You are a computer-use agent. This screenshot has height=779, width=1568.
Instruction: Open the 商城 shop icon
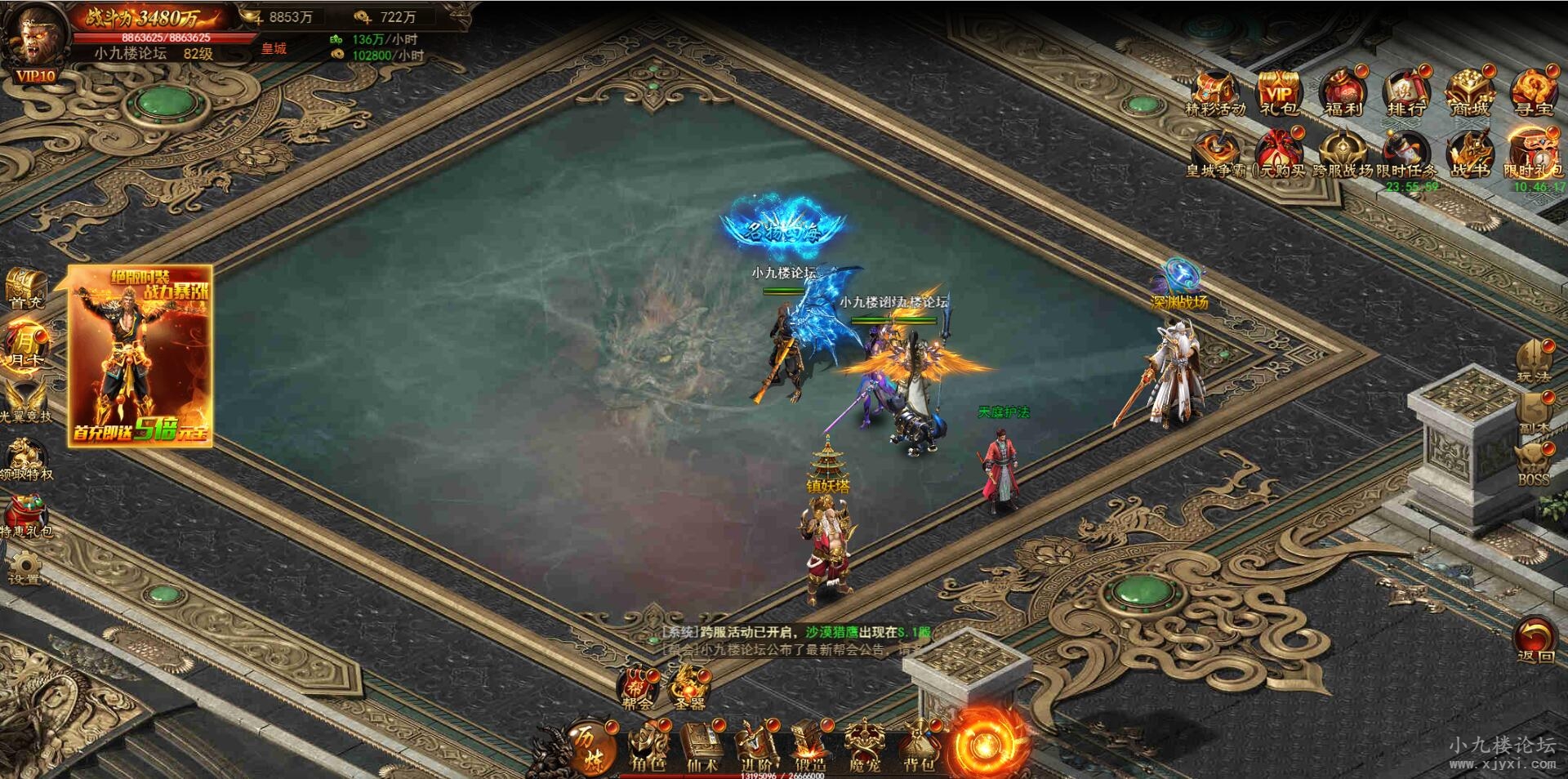pos(1468,91)
